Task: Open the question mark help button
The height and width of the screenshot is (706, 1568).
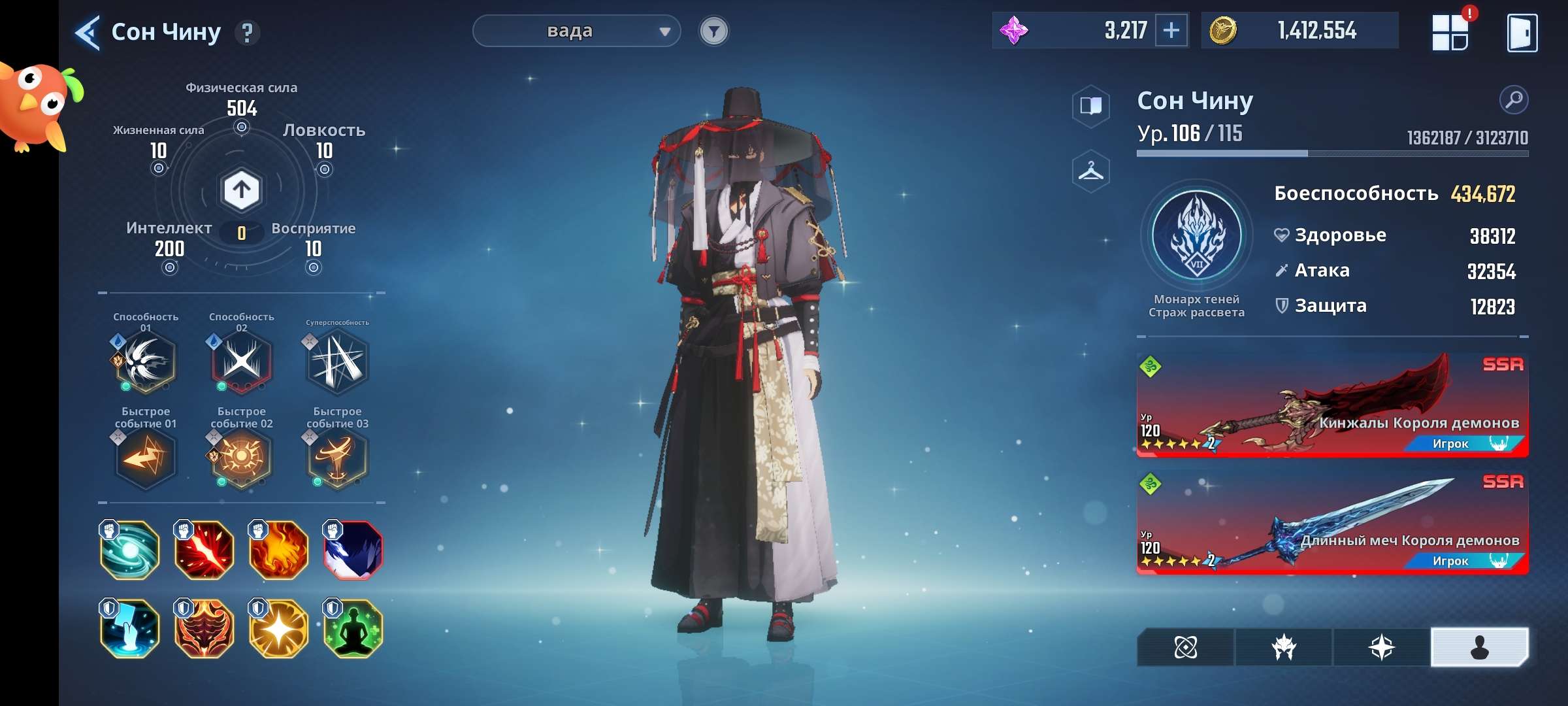Action: pos(247,32)
